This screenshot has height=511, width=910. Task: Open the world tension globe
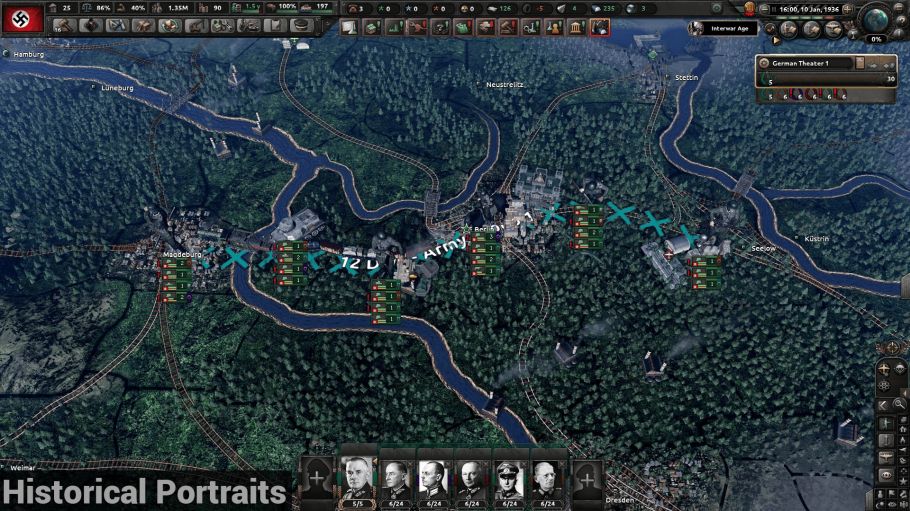click(877, 20)
